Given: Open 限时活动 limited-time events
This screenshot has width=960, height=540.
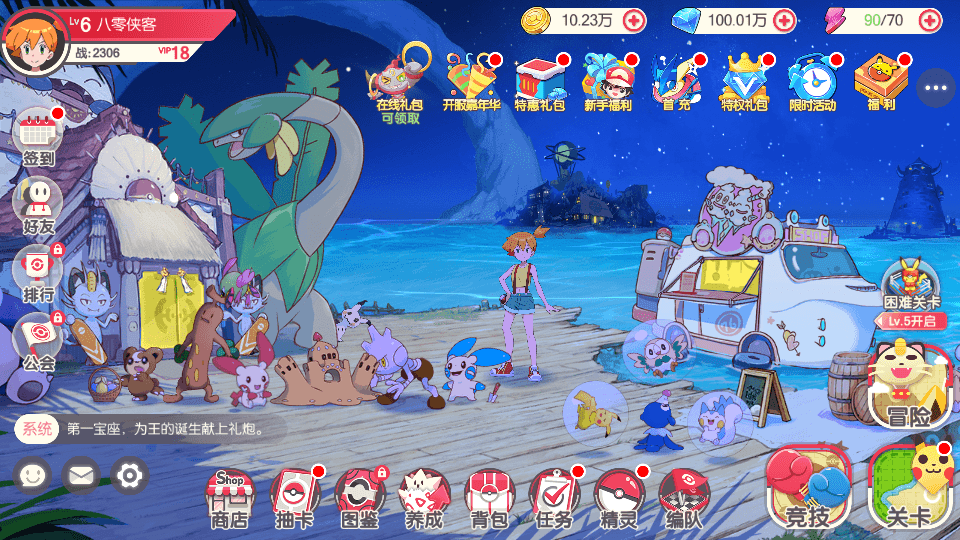Looking at the screenshot, I should [x=811, y=80].
